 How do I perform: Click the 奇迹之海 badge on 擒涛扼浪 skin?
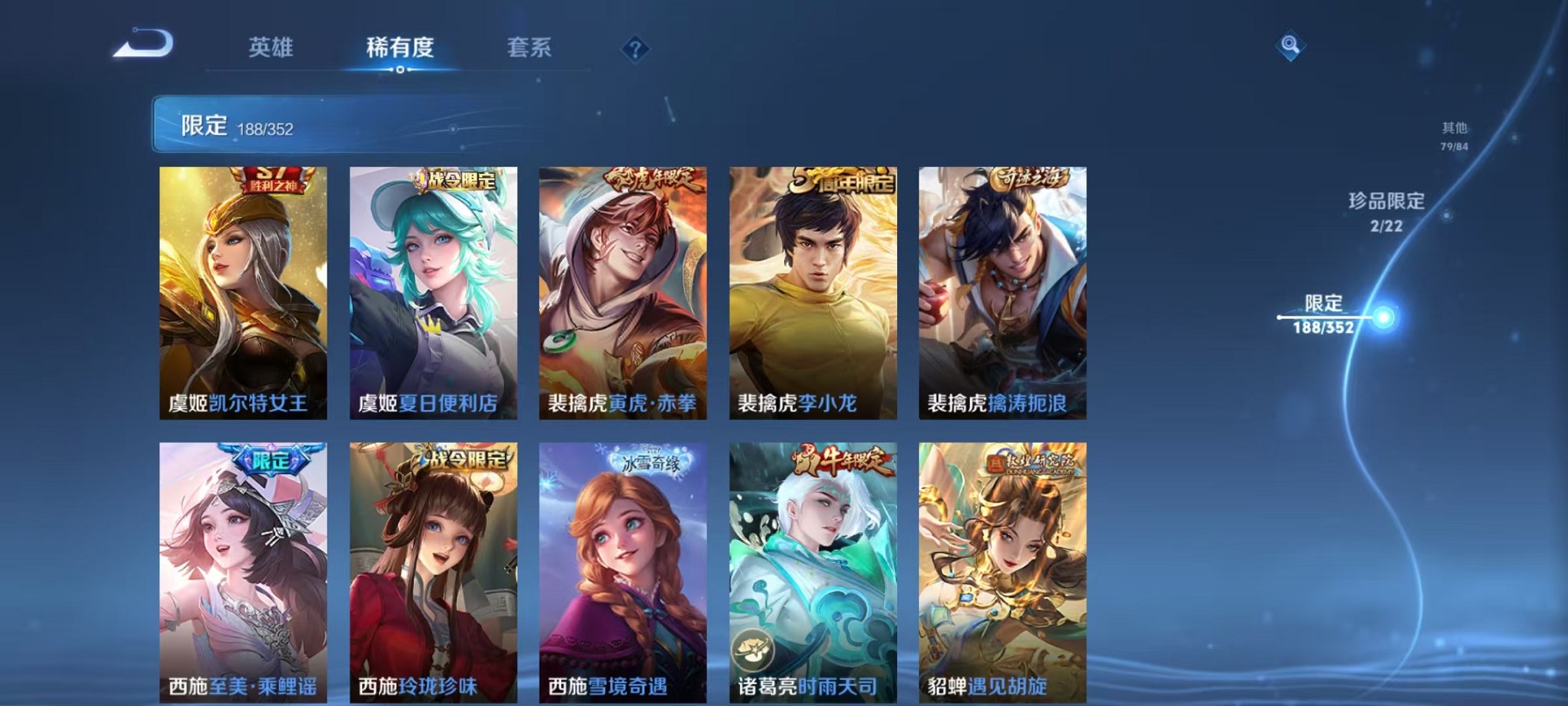click(x=1030, y=177)
